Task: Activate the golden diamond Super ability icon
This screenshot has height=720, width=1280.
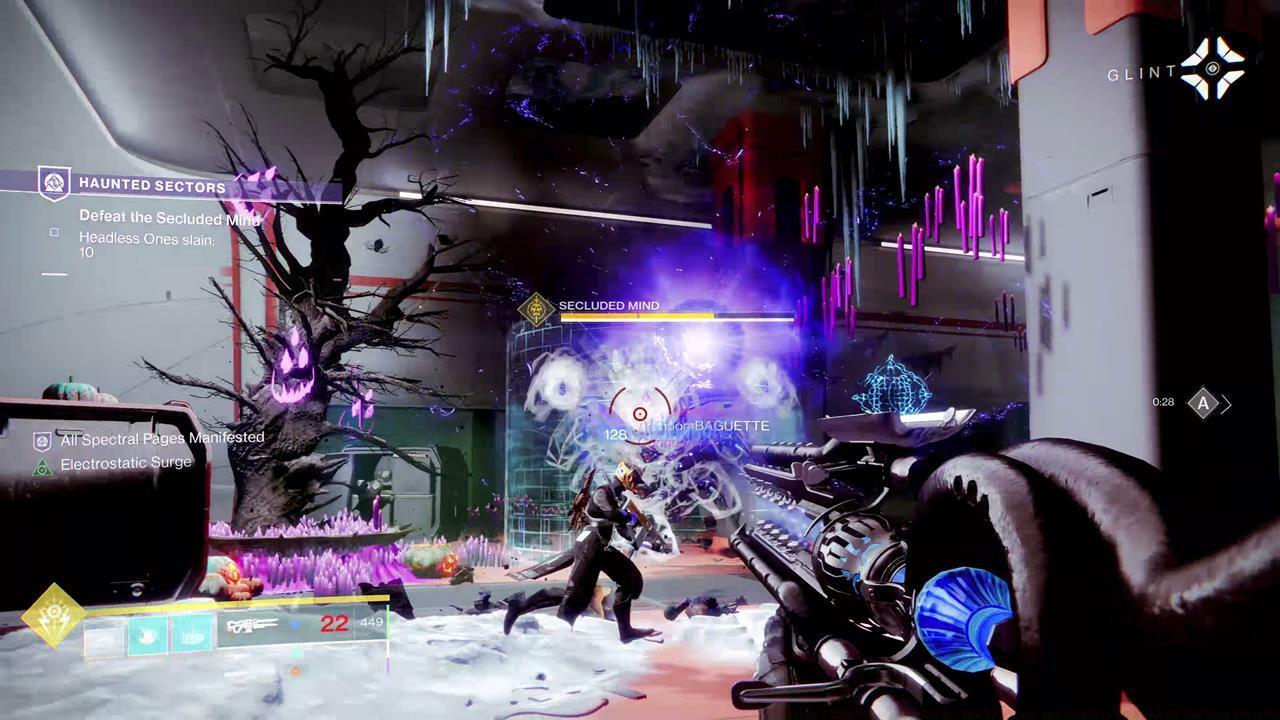Action: point(50,617)
